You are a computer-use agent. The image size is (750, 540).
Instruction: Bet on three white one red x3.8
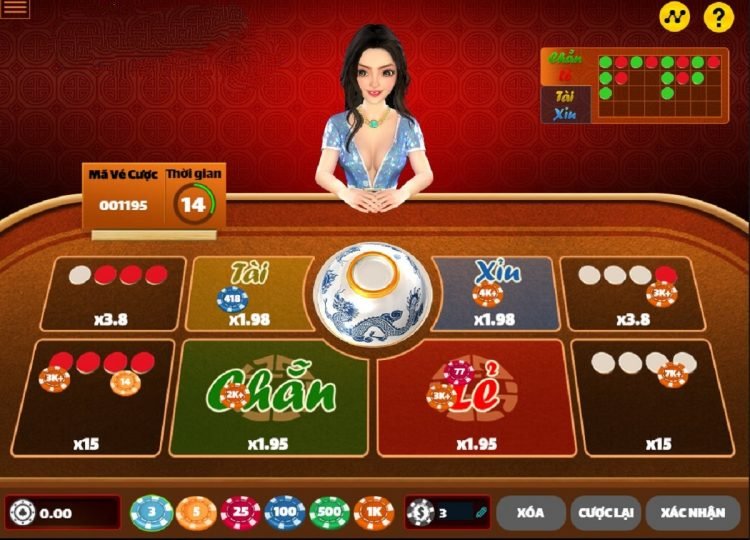pos(627,293)
